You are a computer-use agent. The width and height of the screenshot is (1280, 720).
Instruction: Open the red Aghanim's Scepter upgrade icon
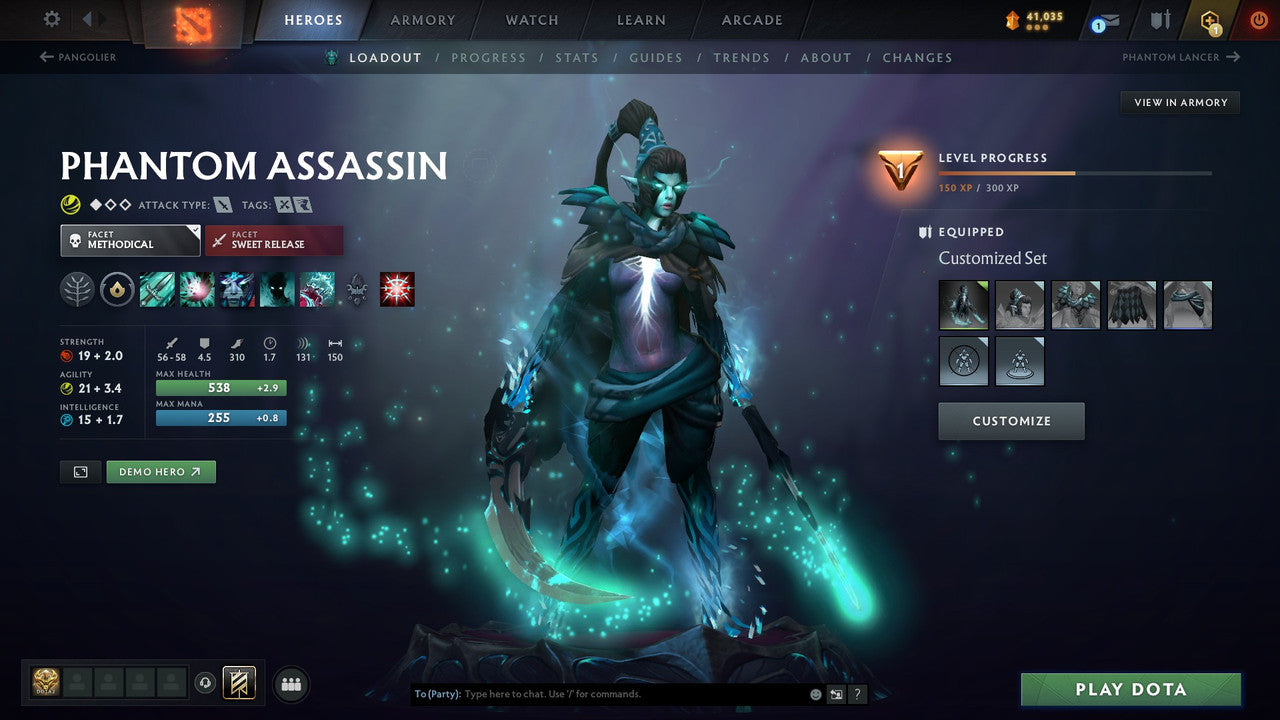[396, 290]
